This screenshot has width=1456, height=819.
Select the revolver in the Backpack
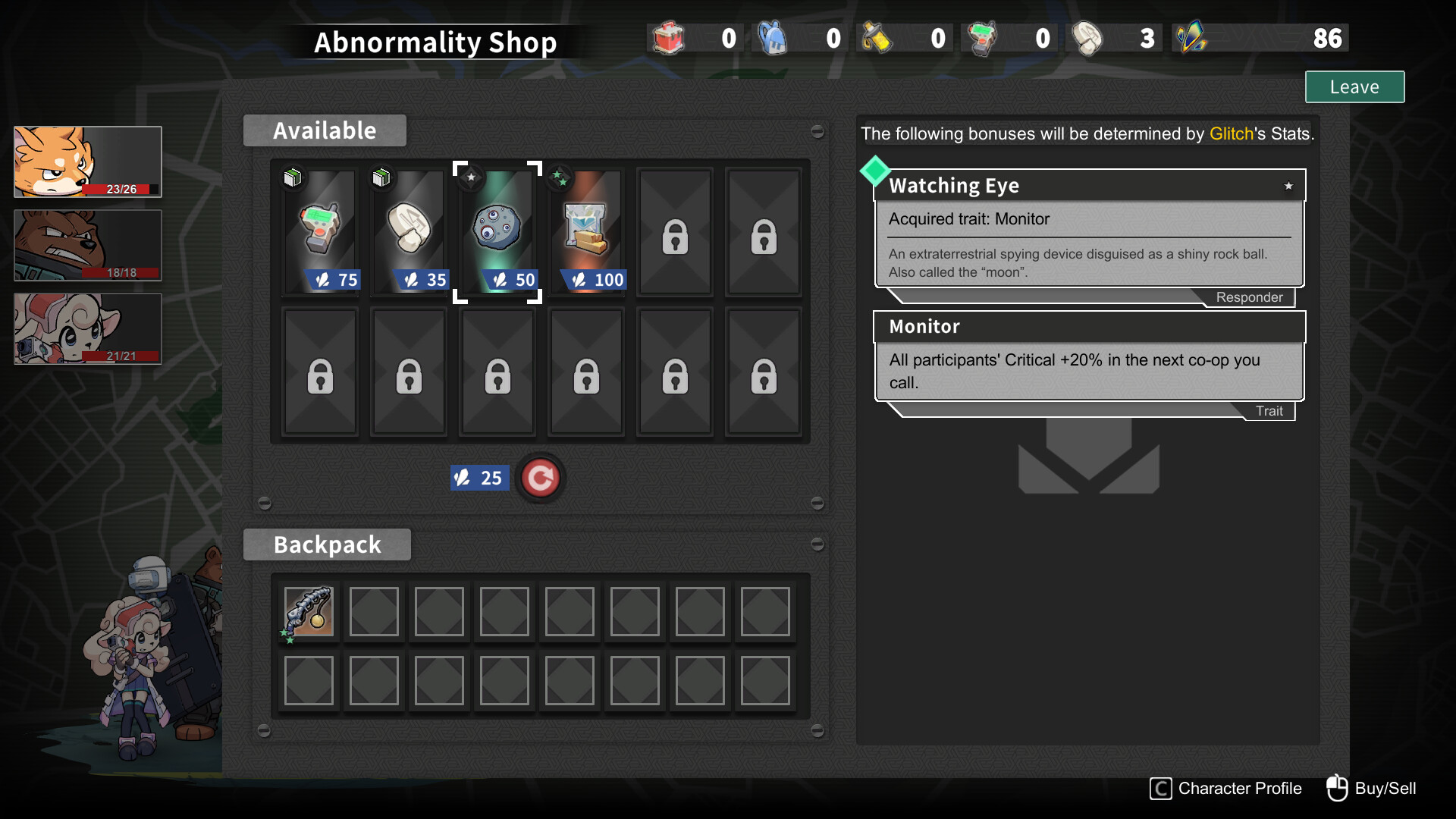pyautogui.click(x=308, y=611)
